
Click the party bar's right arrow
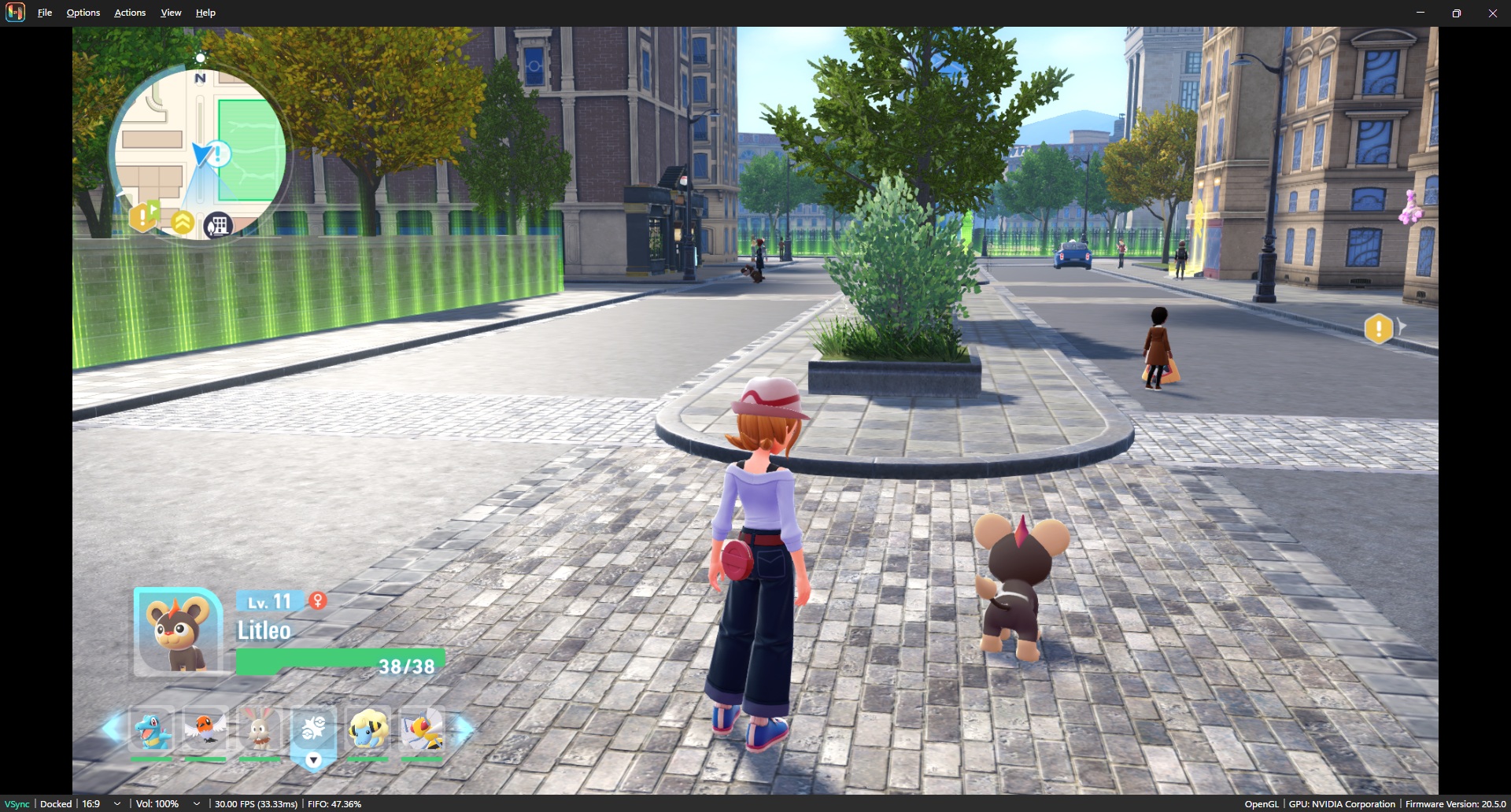[465, 729]
